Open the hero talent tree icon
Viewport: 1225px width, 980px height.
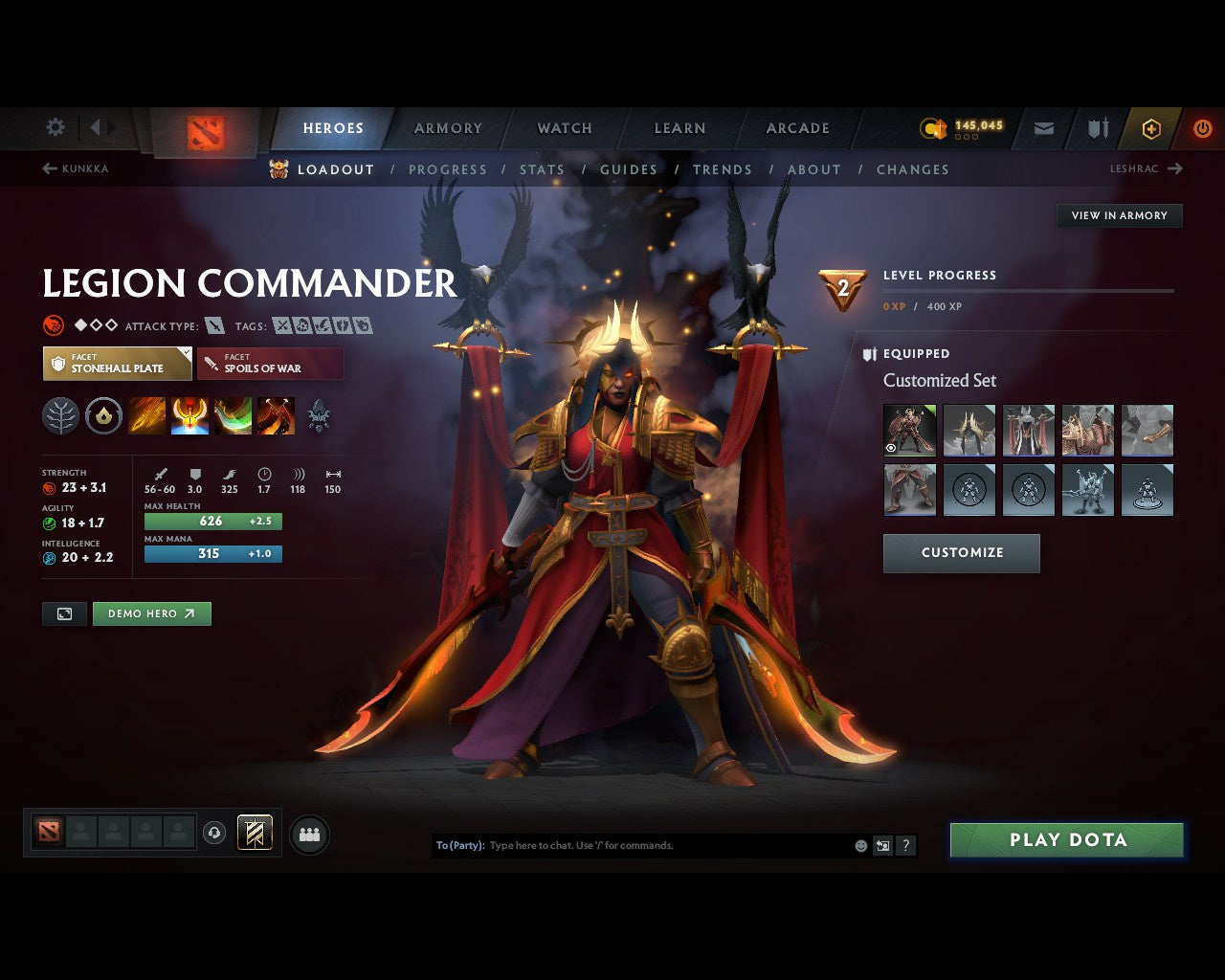pyautogui.click(x=60, y=415)
